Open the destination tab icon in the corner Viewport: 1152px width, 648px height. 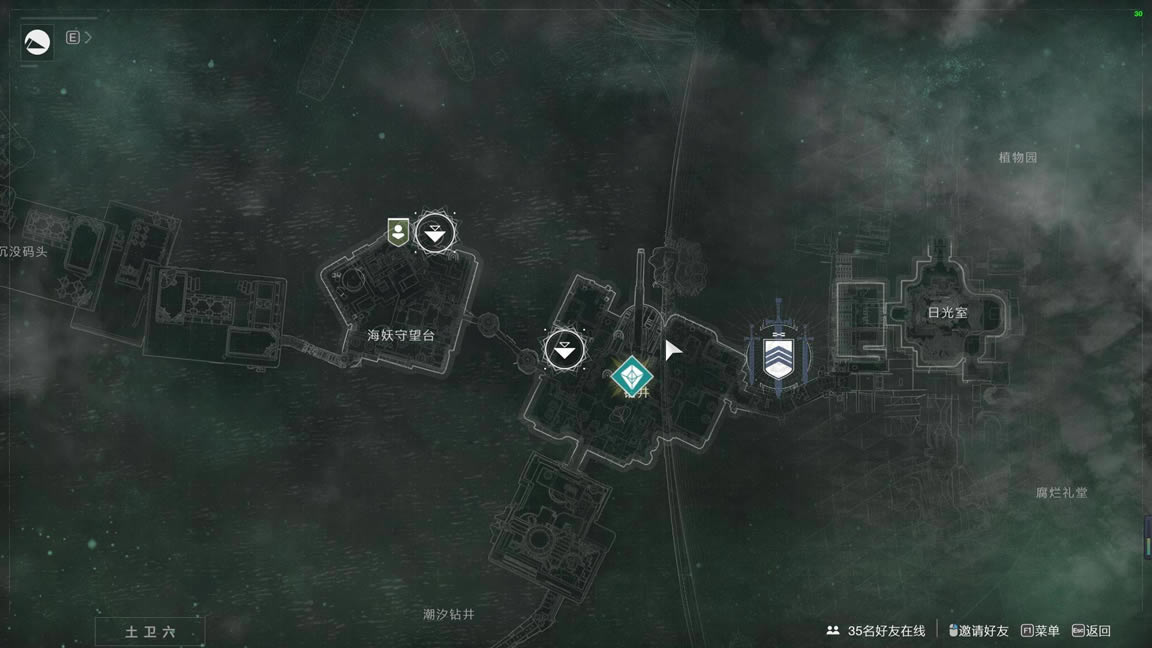37,42
